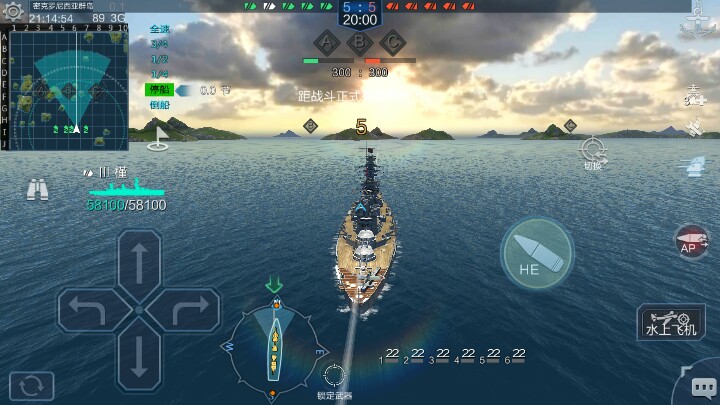The width and height of the screenshot is (720, 405).
Task: Slow down using the down arrow
Action: [139, 357]
